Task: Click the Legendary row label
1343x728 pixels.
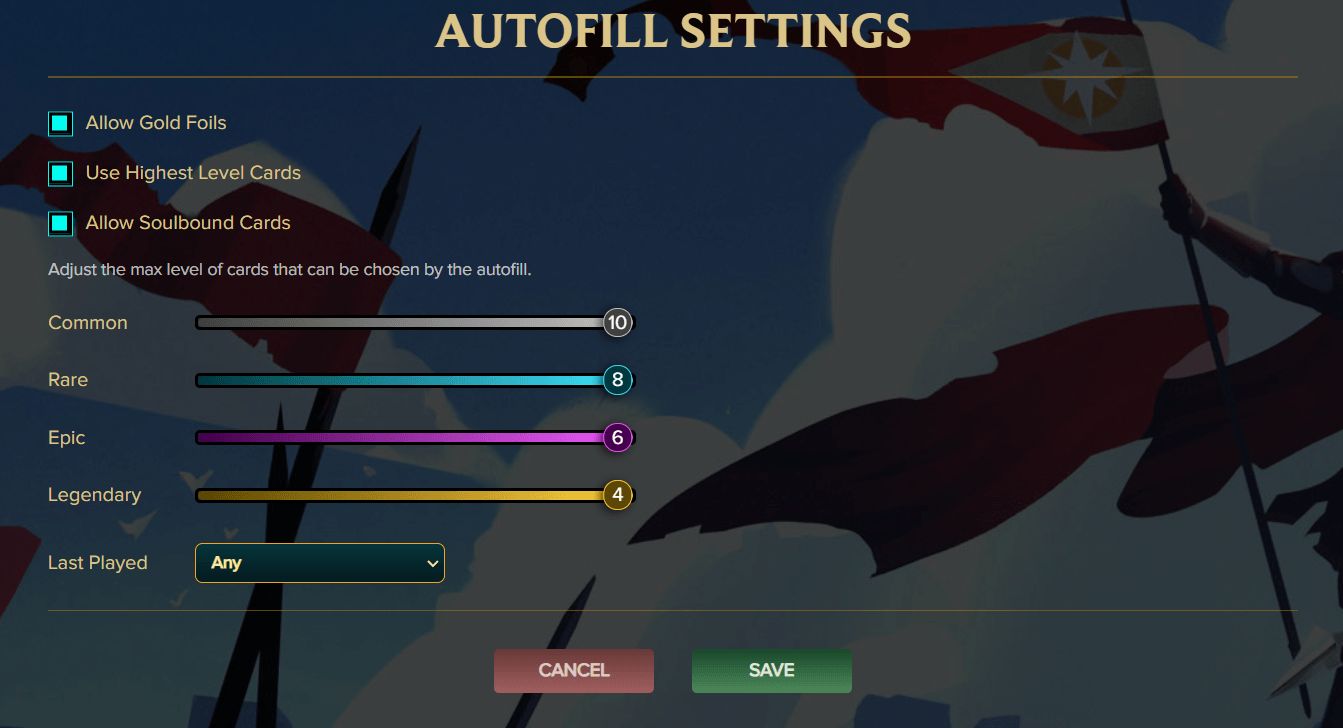Action: (x=95, y=494)
